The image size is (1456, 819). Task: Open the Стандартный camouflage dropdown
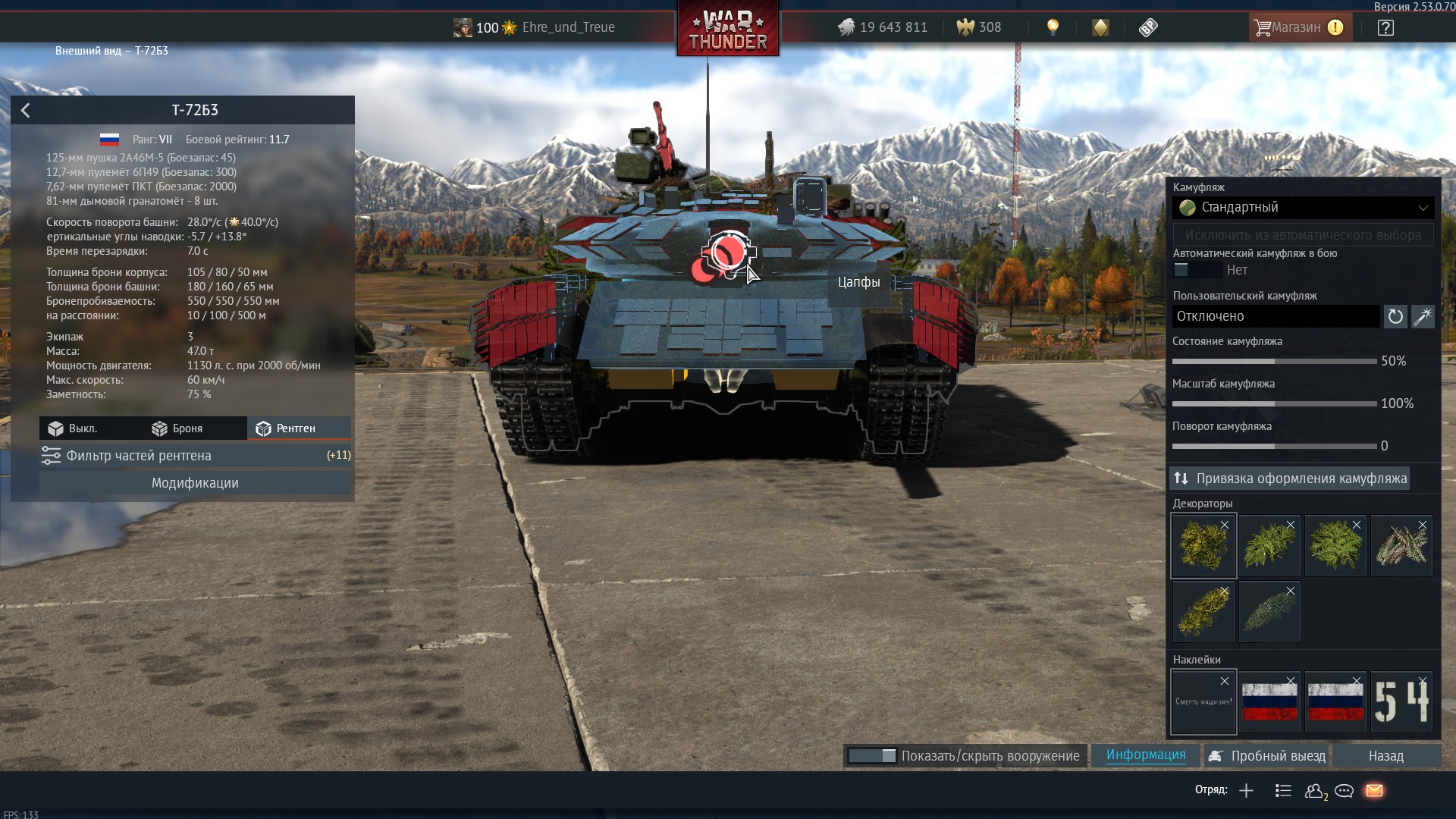[1303, 207]
